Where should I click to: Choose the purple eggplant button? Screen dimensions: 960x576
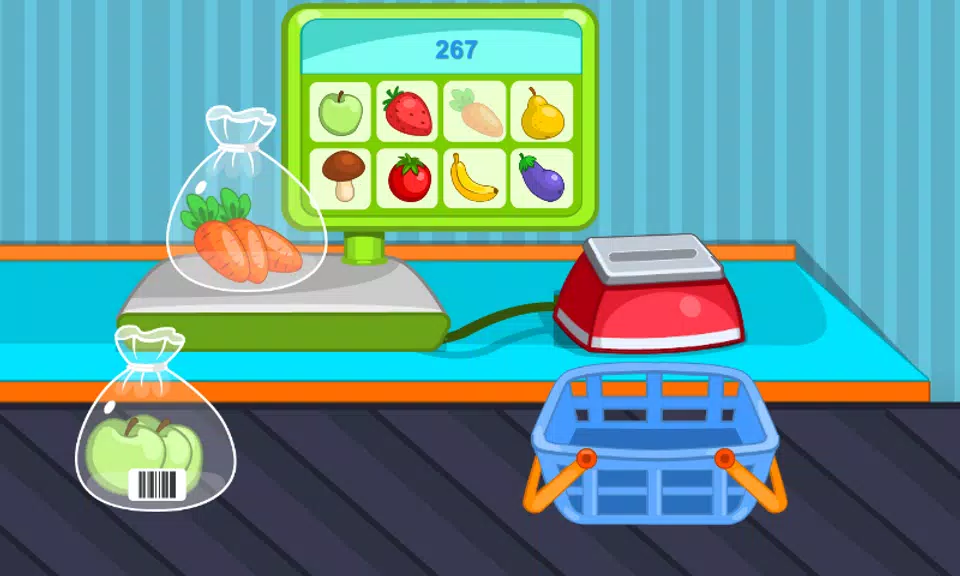[x=541, y=178]
